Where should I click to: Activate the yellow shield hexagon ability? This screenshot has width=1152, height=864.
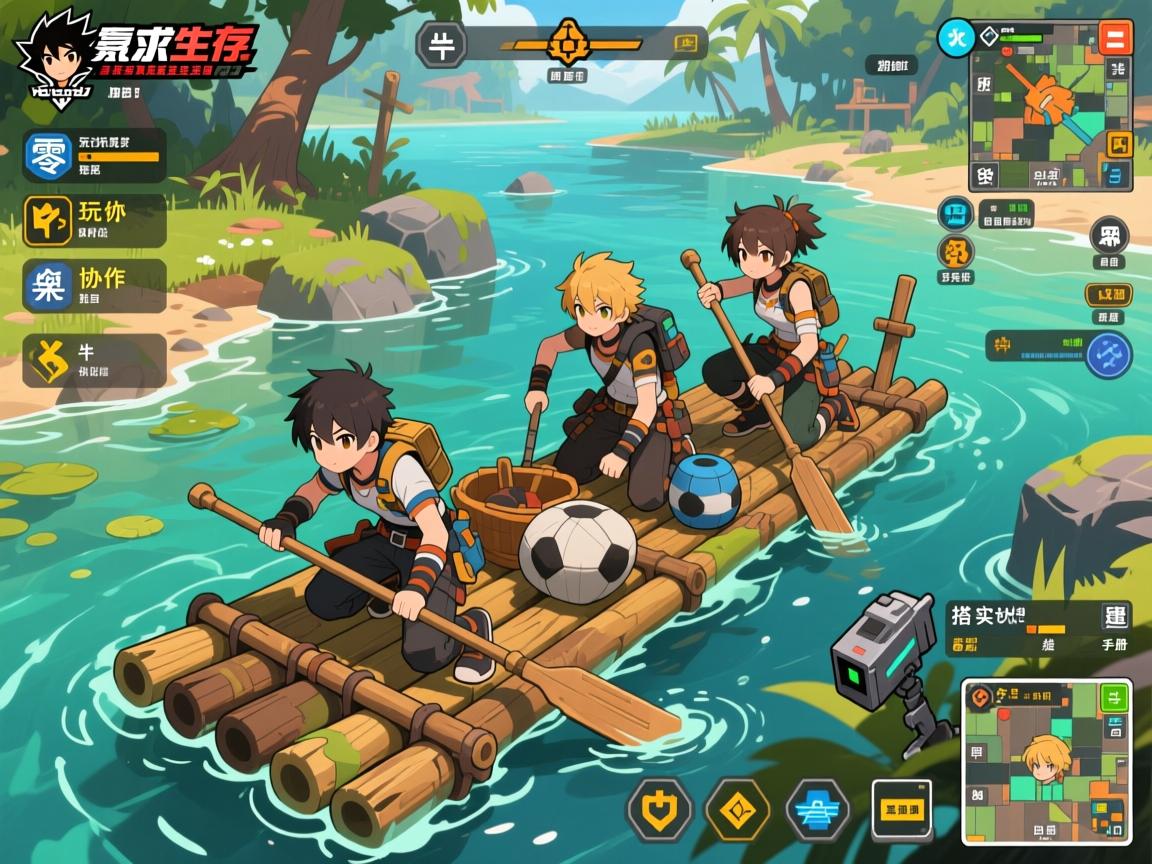659,808
